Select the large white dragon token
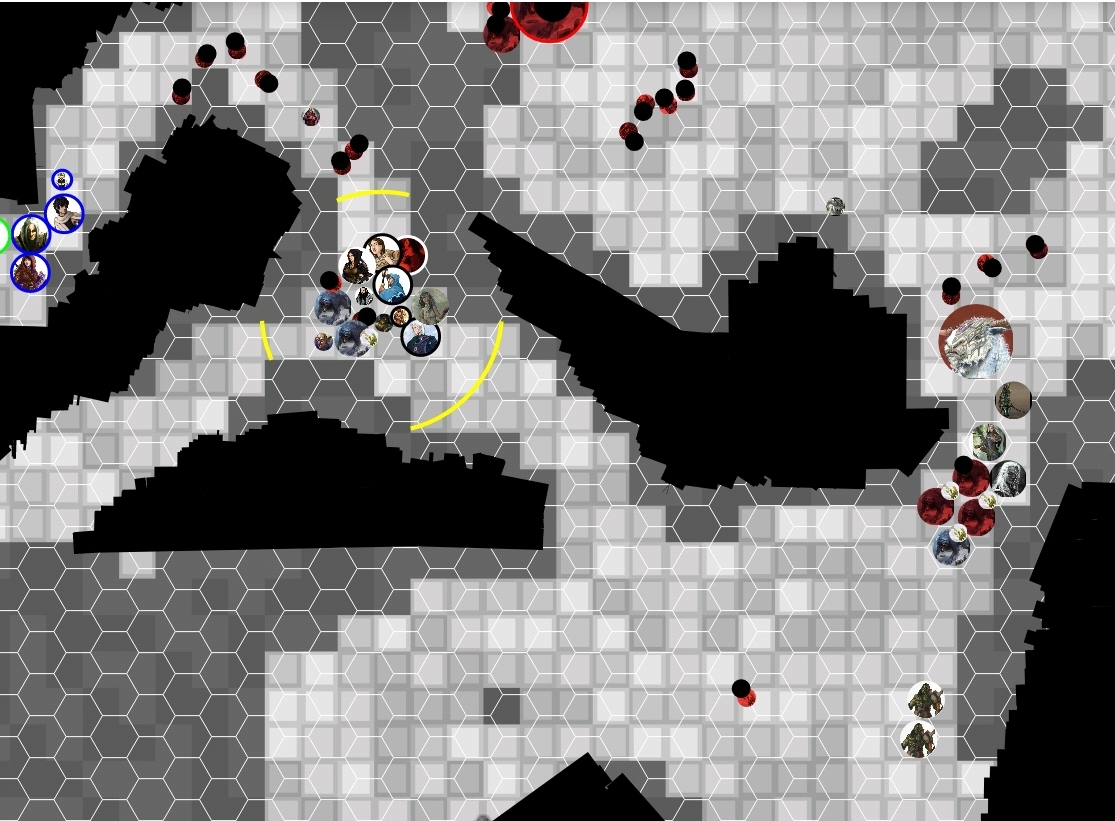Screen dimensions: 1115x821 pyautogui.click(x=975, y=341)
